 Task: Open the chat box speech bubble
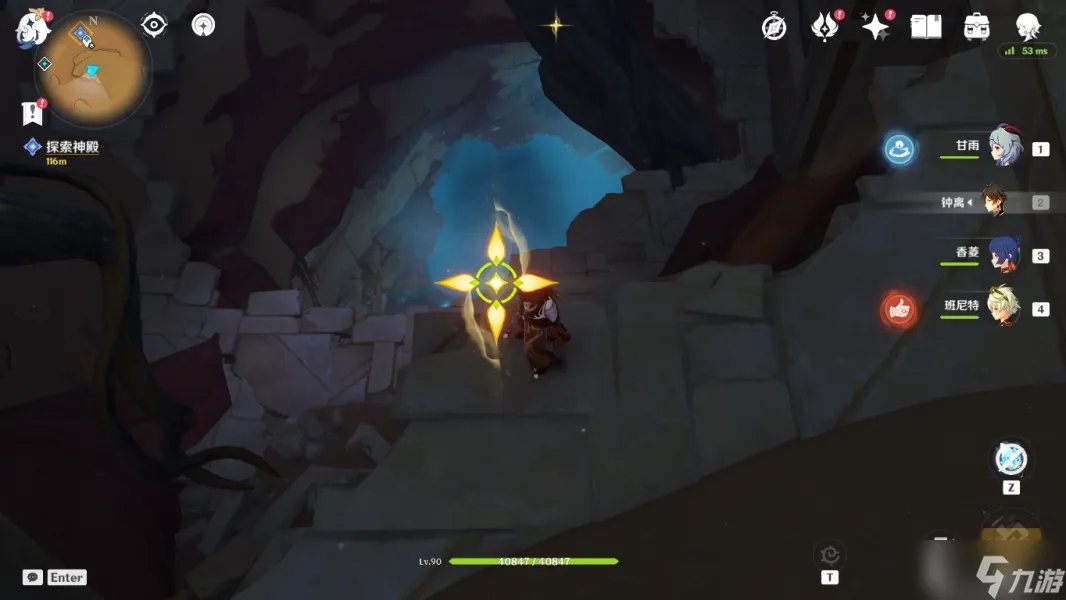click(x=33, y=577)
